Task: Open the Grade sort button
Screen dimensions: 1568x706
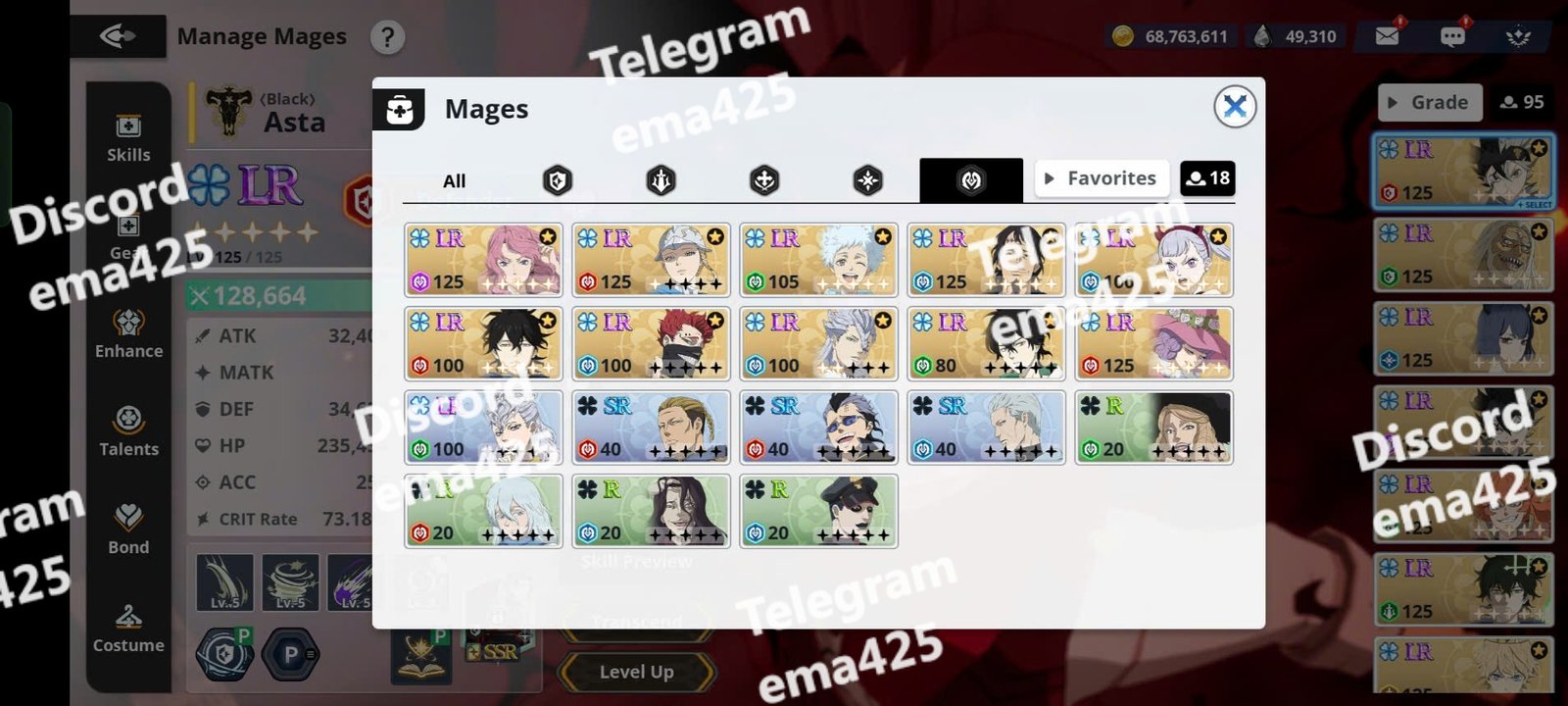Action: tap(1429, 102)
